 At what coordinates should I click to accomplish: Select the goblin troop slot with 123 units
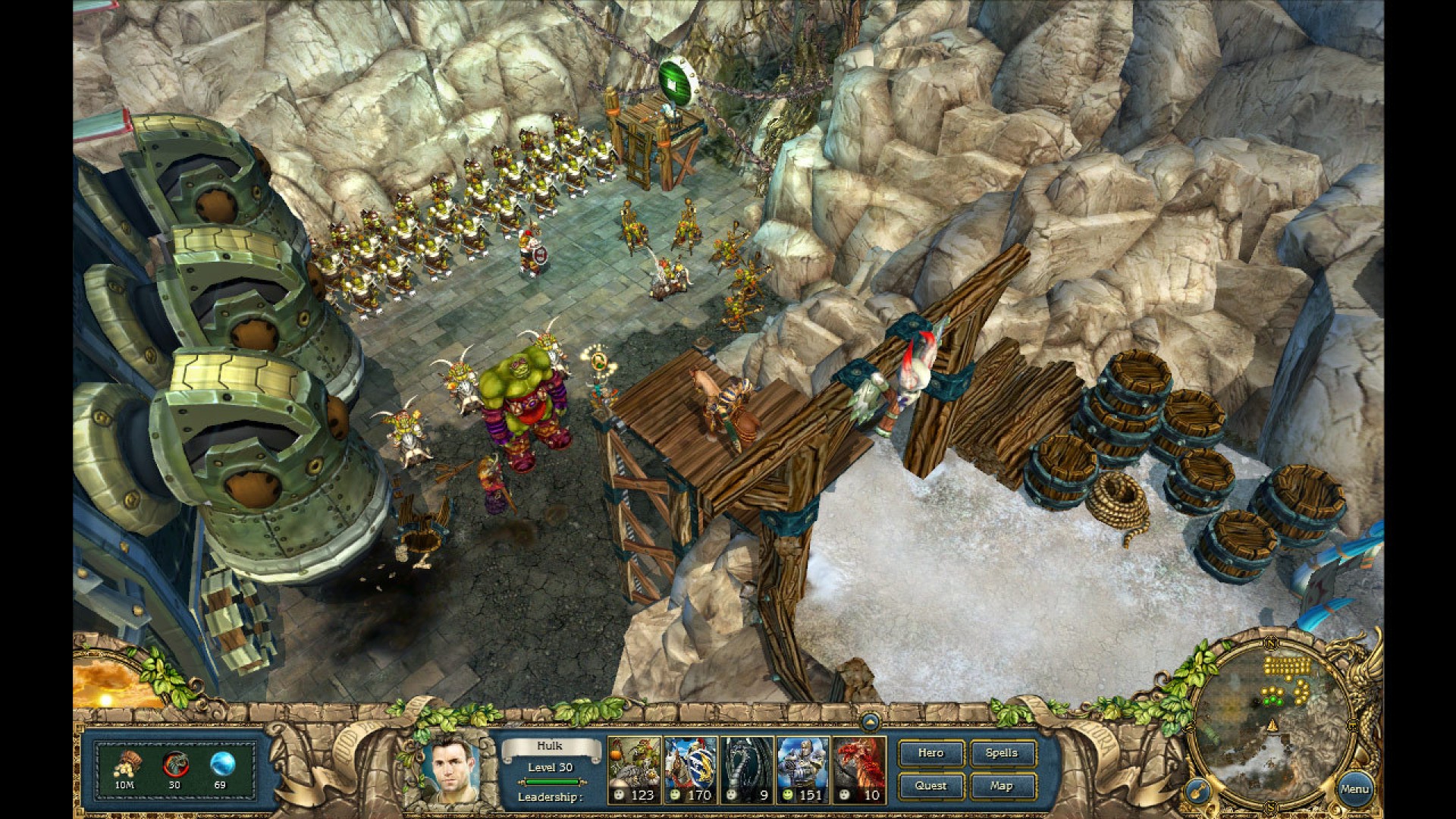(634, 770)
